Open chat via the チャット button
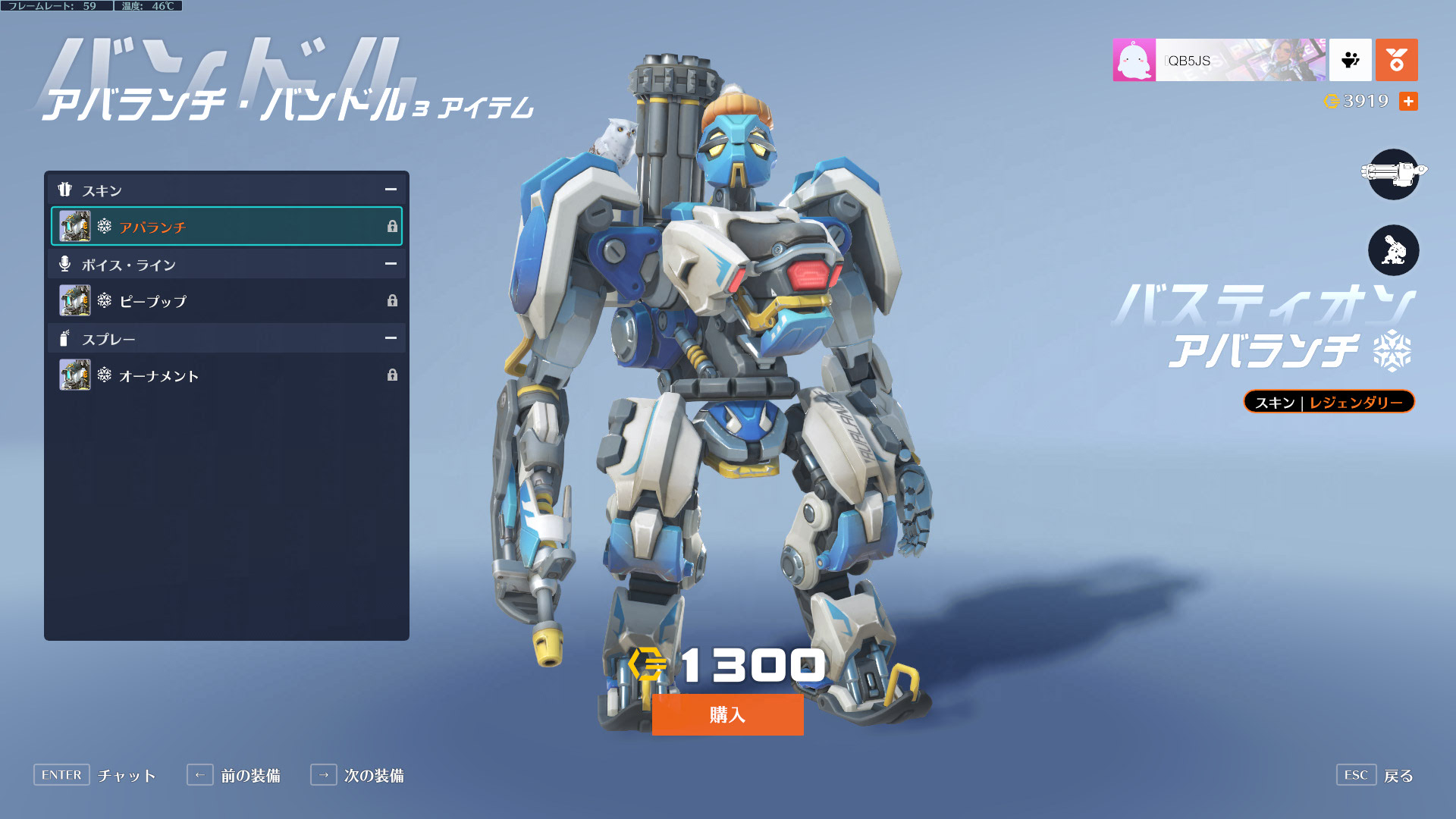1456x819 pixels. (x=95, y=775)
